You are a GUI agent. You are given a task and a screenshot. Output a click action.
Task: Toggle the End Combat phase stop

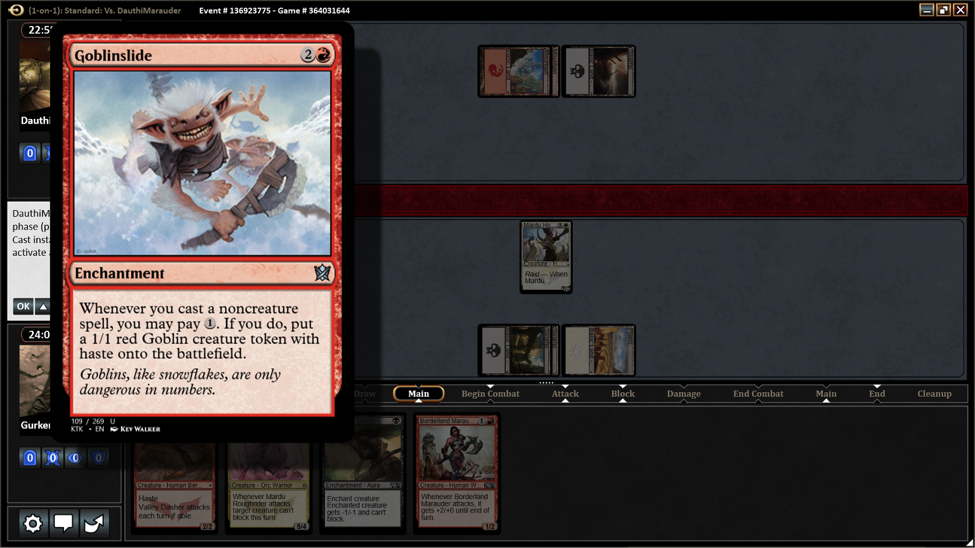[758, 394]
